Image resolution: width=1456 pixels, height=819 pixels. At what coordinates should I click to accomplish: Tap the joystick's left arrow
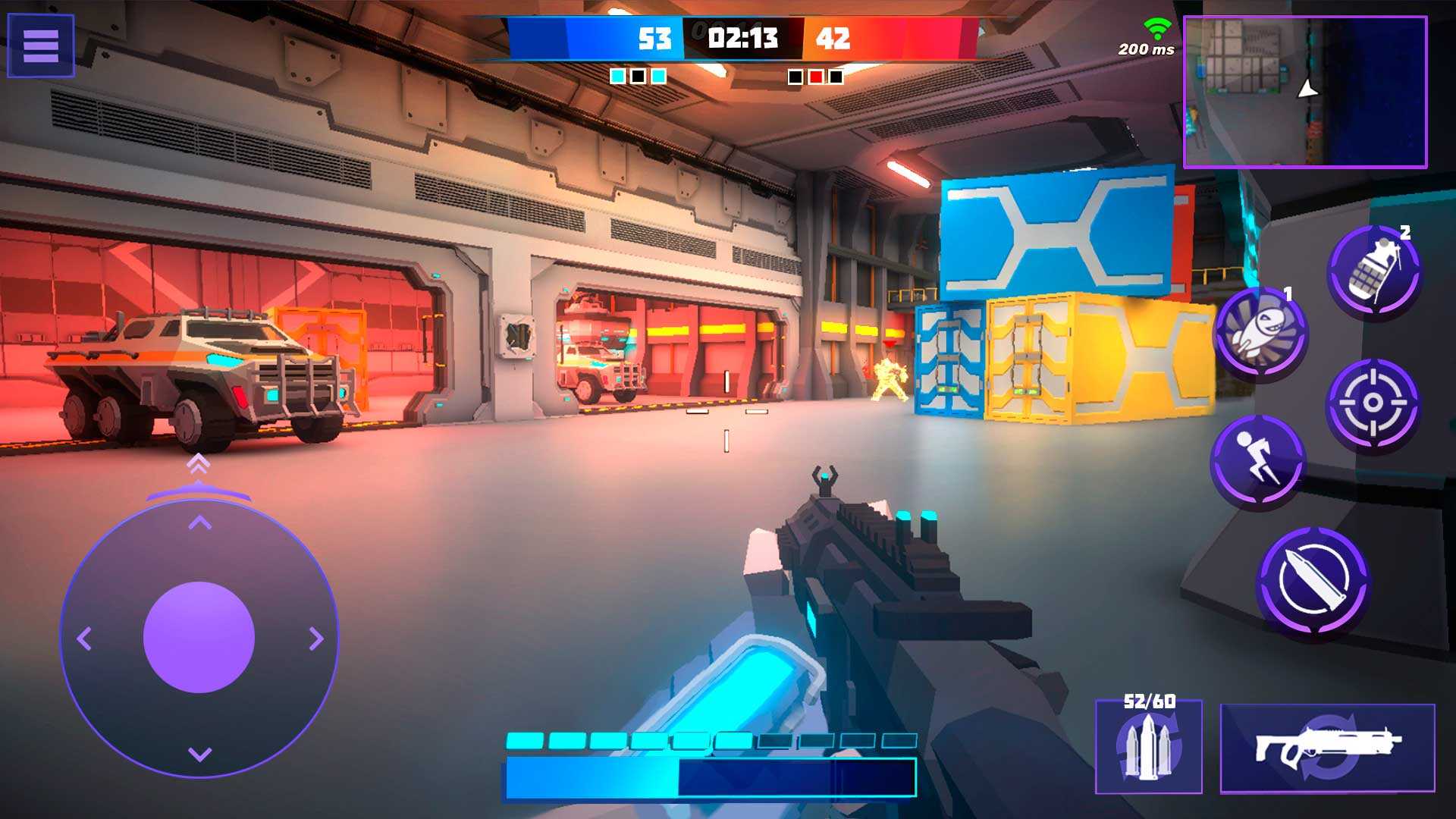click(83, 639)
